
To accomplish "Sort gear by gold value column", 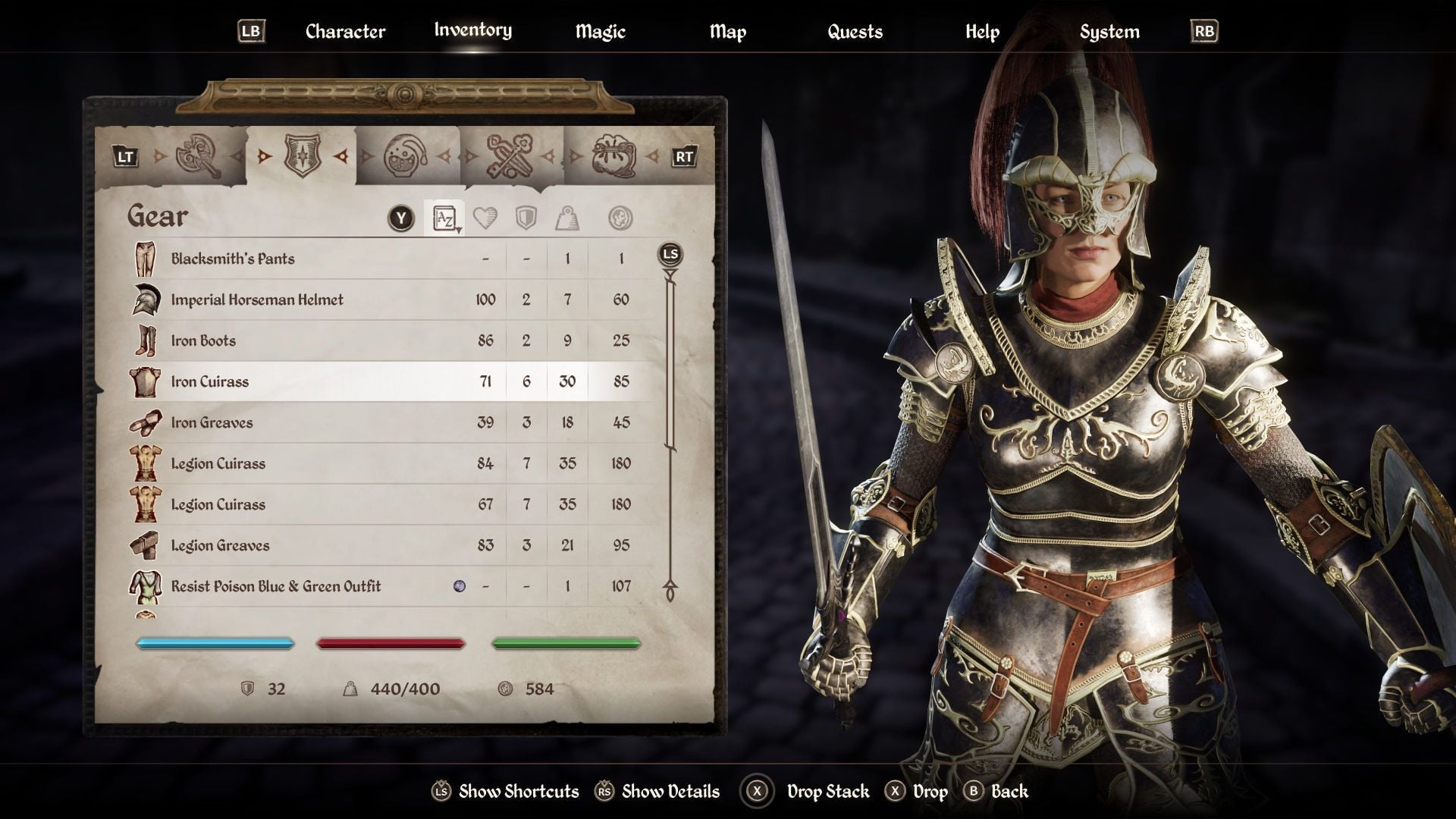I will pyautogui.click(x=620, y=218).
